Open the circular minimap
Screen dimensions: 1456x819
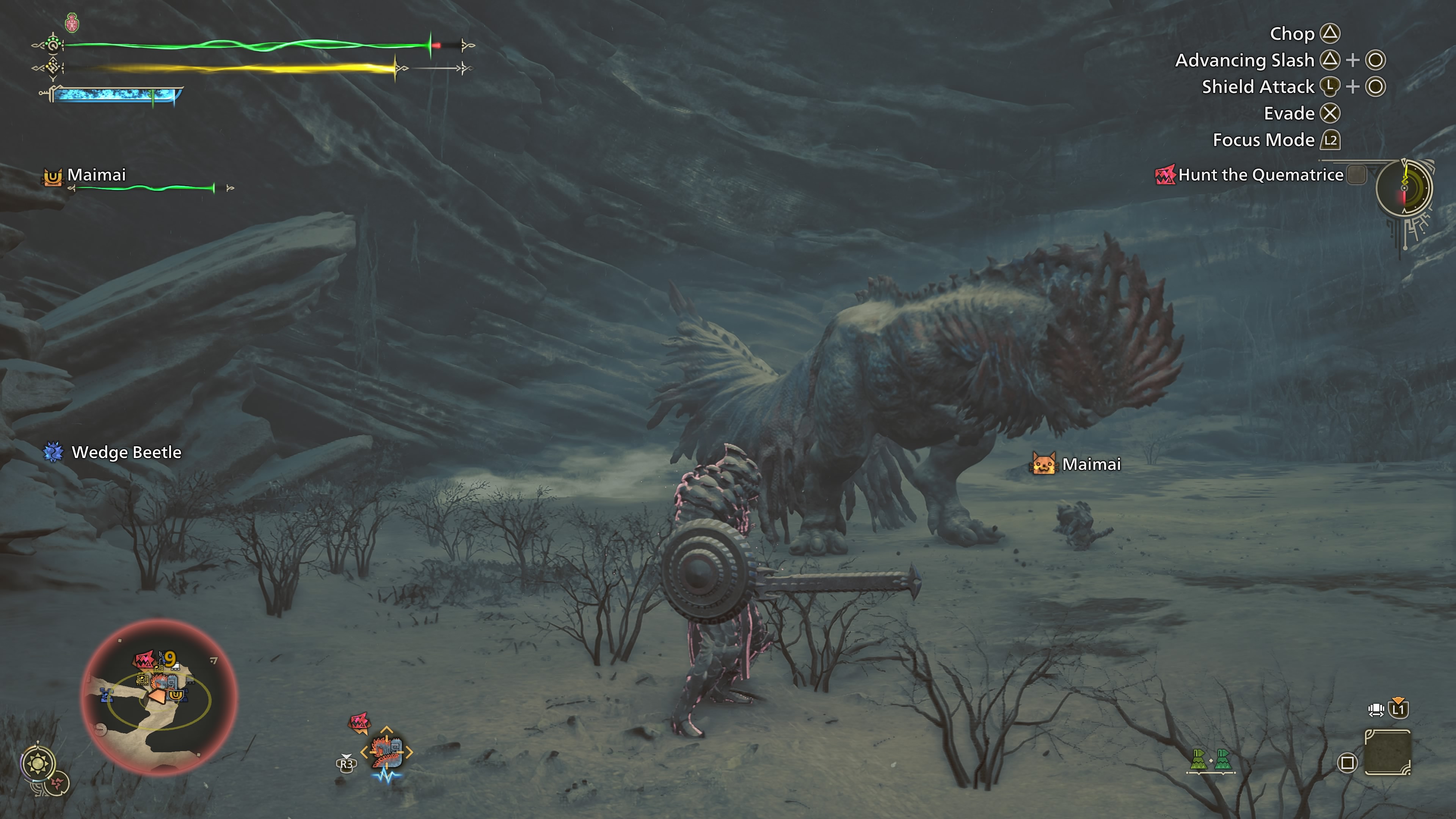159,697
